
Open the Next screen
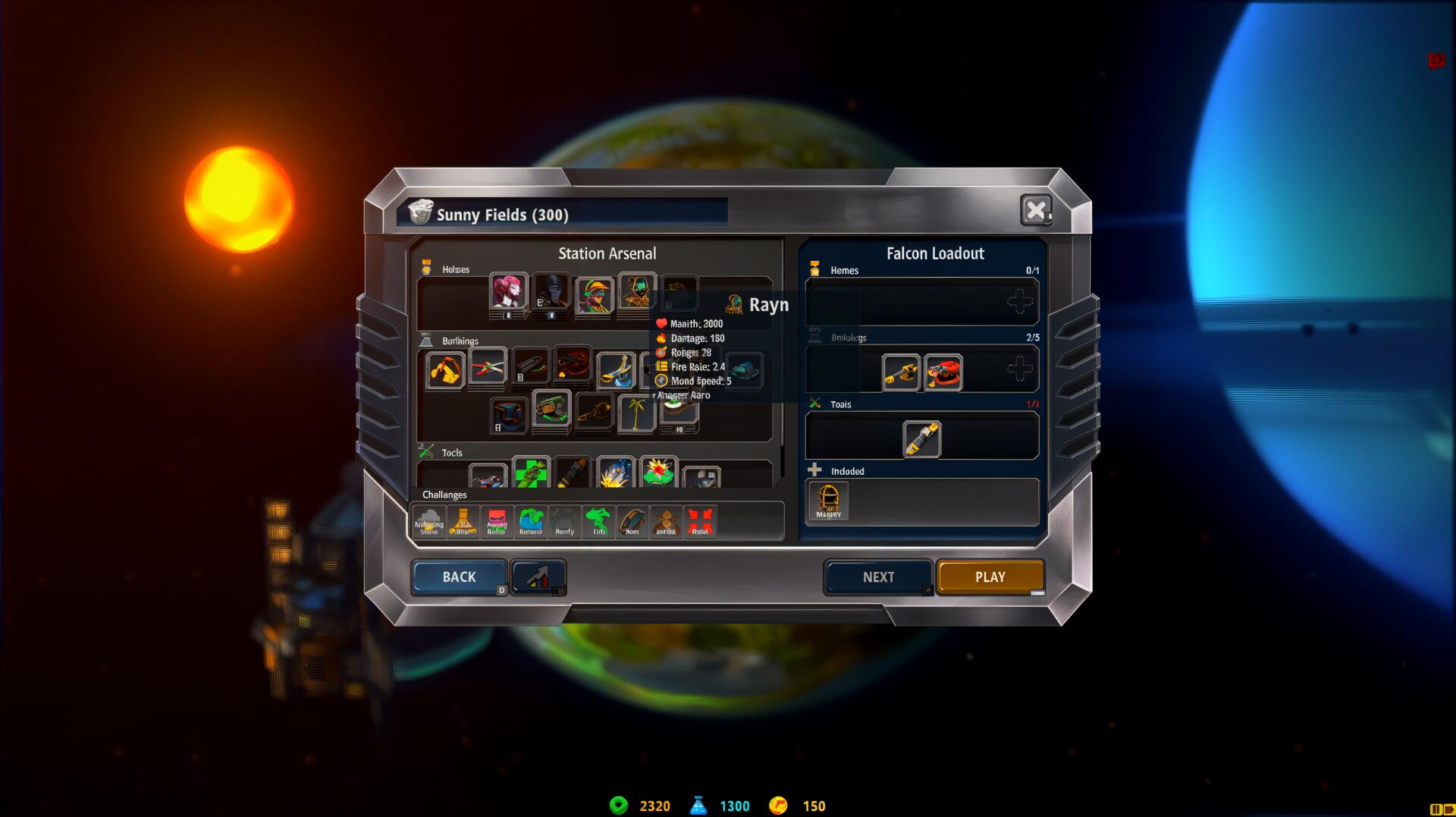(879, 577)
